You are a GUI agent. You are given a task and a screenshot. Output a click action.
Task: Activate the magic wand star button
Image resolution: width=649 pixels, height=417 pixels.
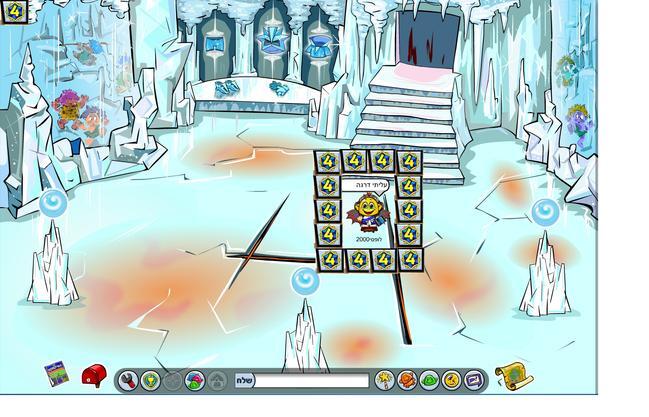click(x=384, y=381)
